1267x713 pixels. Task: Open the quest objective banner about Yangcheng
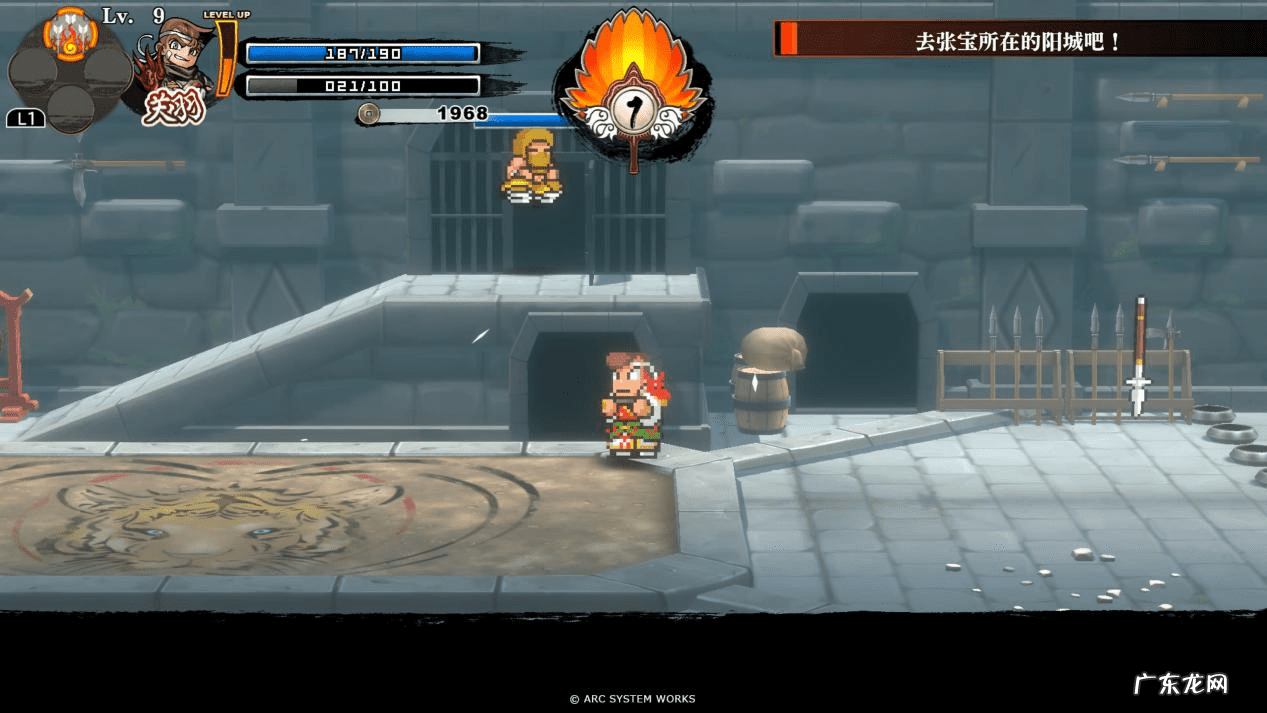point(1018,41)
